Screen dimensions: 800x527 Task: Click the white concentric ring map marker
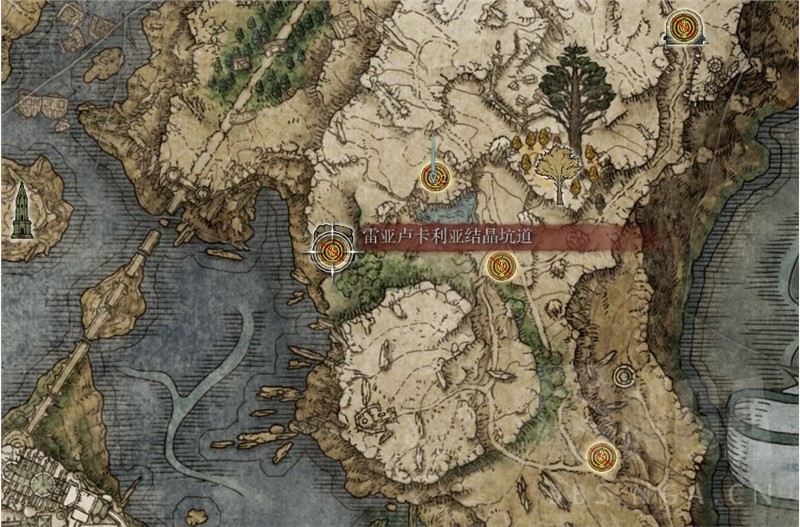click(x=627, y=376)
